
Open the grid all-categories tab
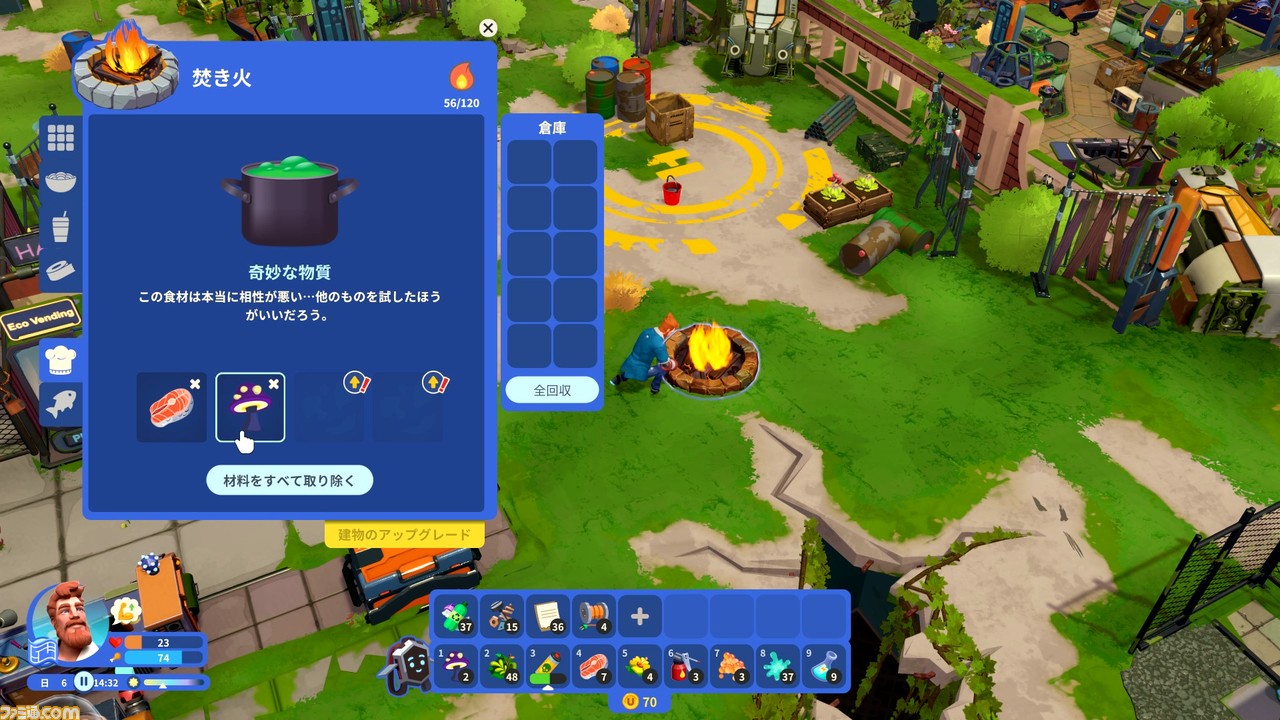point(61,138)
